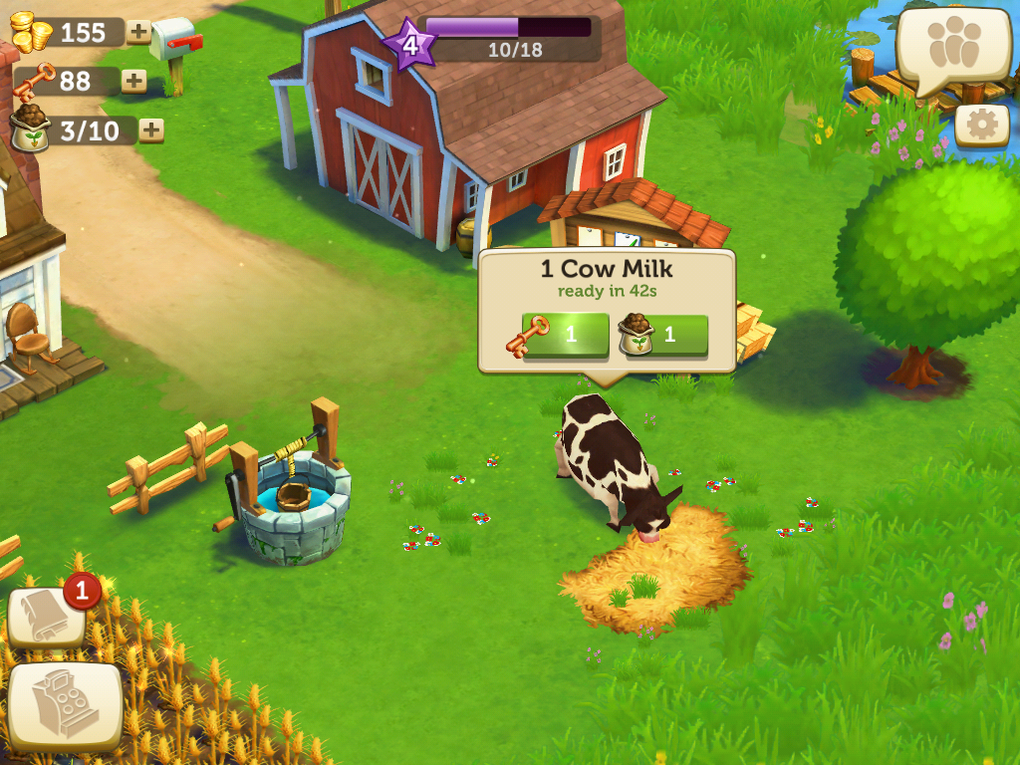1020x765 pixels.
Task: Tap the purple level 4 star badge
Action: point(410,44)
